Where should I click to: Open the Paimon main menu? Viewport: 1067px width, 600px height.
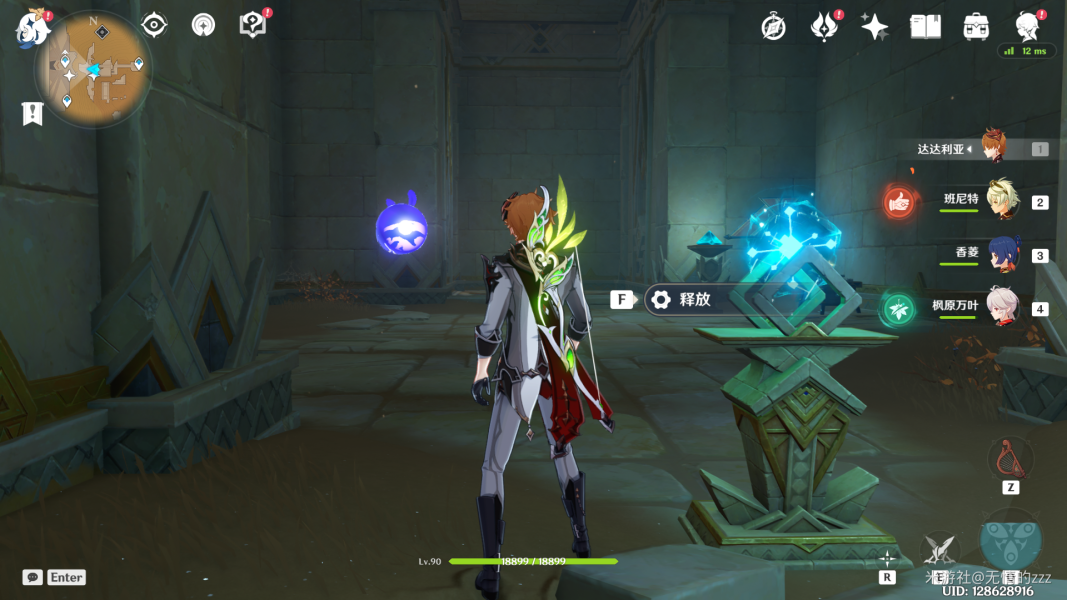[31, 30]
